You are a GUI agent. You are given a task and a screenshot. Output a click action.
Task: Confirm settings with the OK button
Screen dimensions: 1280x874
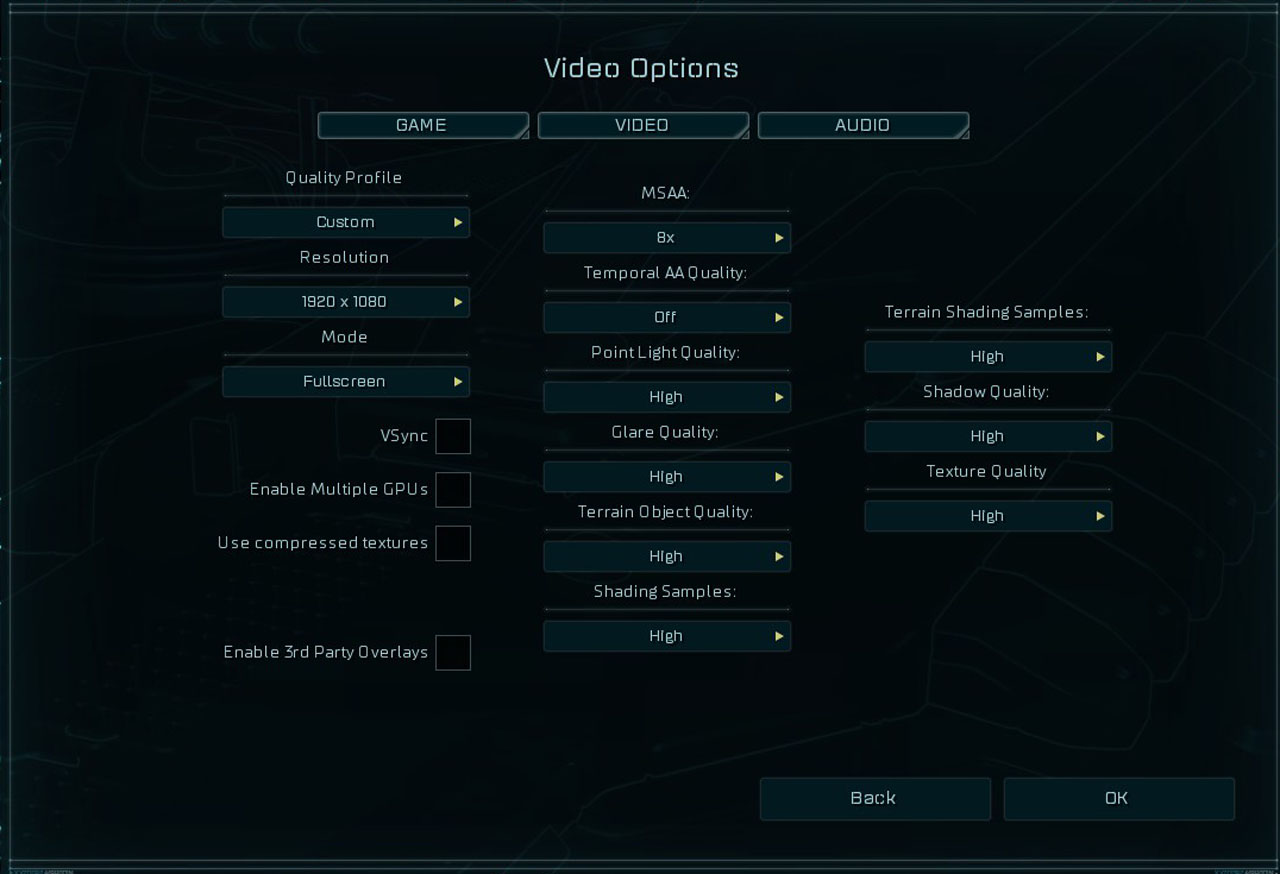point(1118,798)
